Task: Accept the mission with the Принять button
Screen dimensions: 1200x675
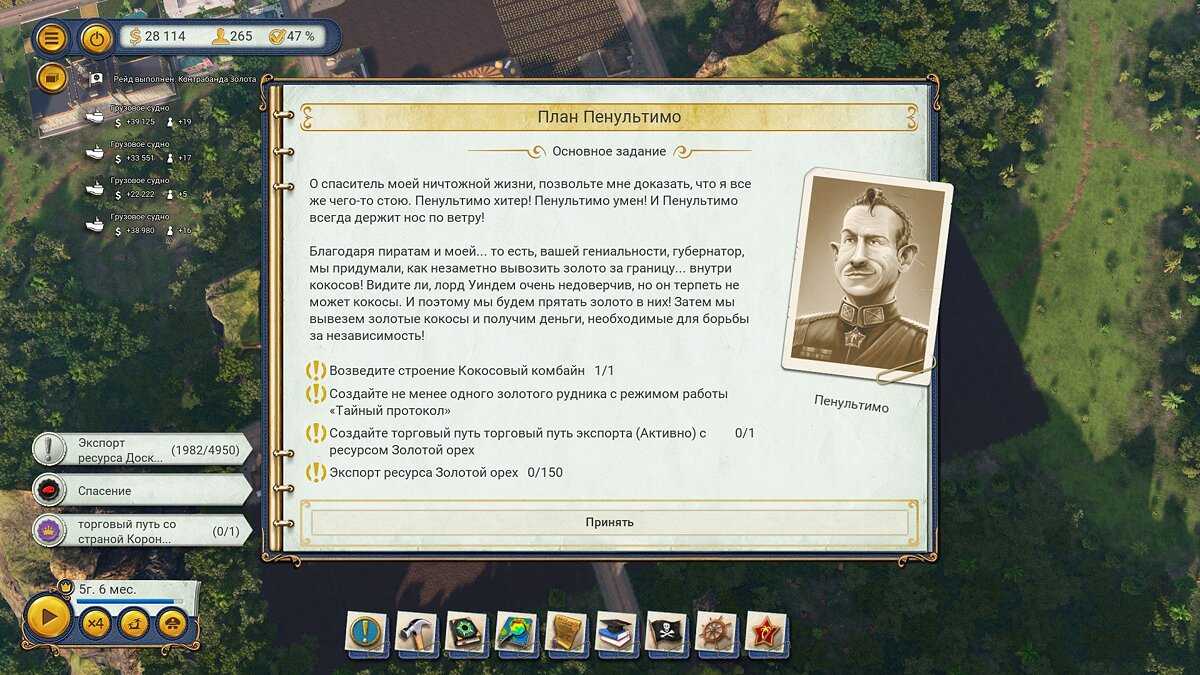Action: coord(609,522)
